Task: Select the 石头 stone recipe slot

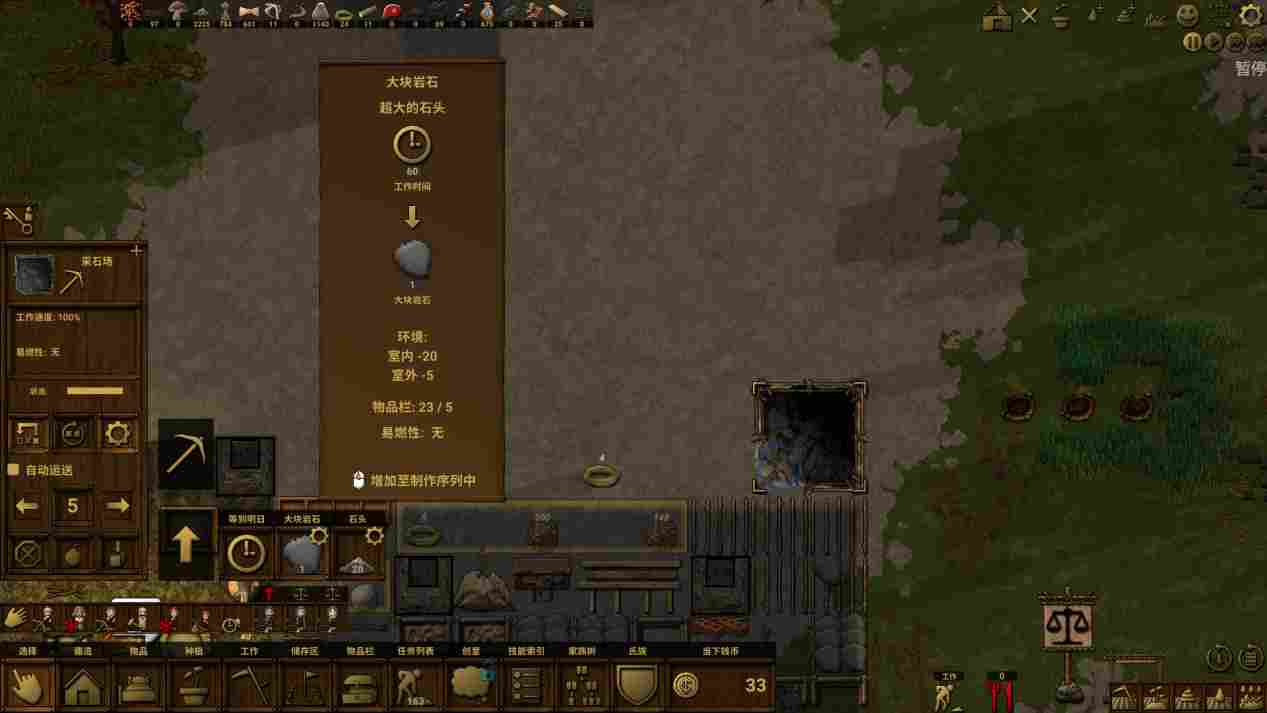Action: click(x=357, y=552)
